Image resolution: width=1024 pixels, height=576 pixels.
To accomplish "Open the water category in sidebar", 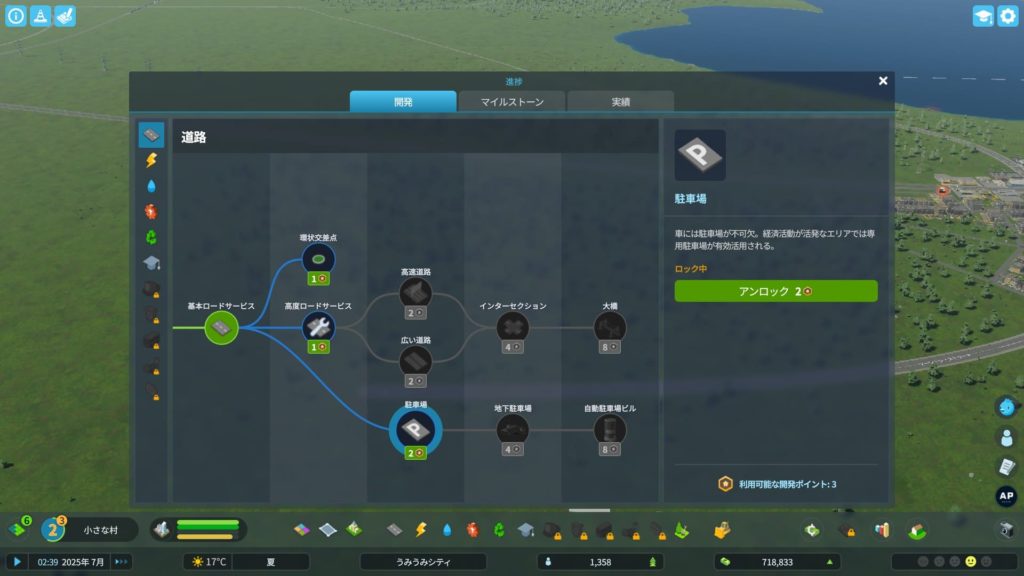I will (x=151, y=186).
